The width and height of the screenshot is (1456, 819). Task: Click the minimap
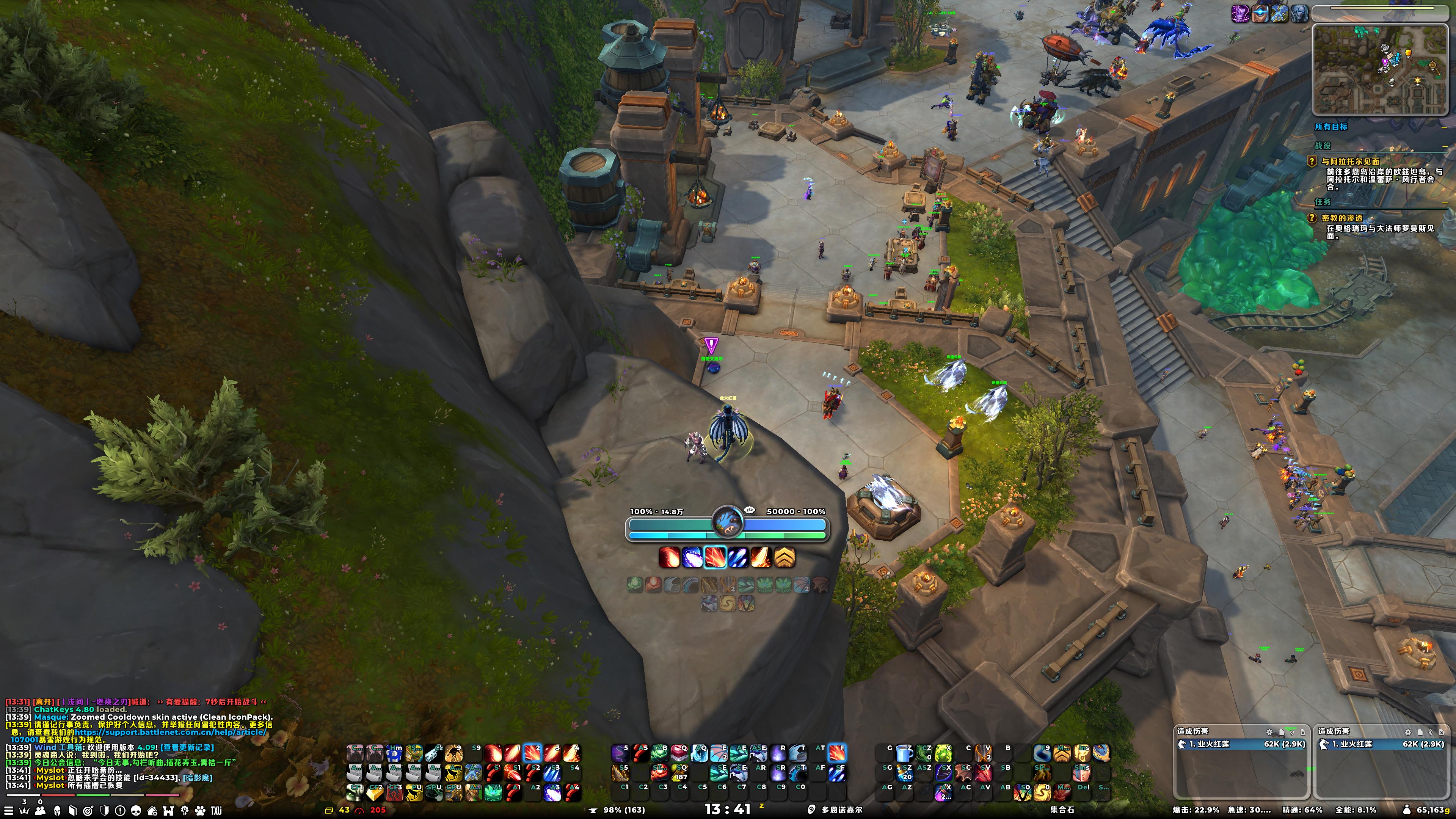[x=1379, y=69]
